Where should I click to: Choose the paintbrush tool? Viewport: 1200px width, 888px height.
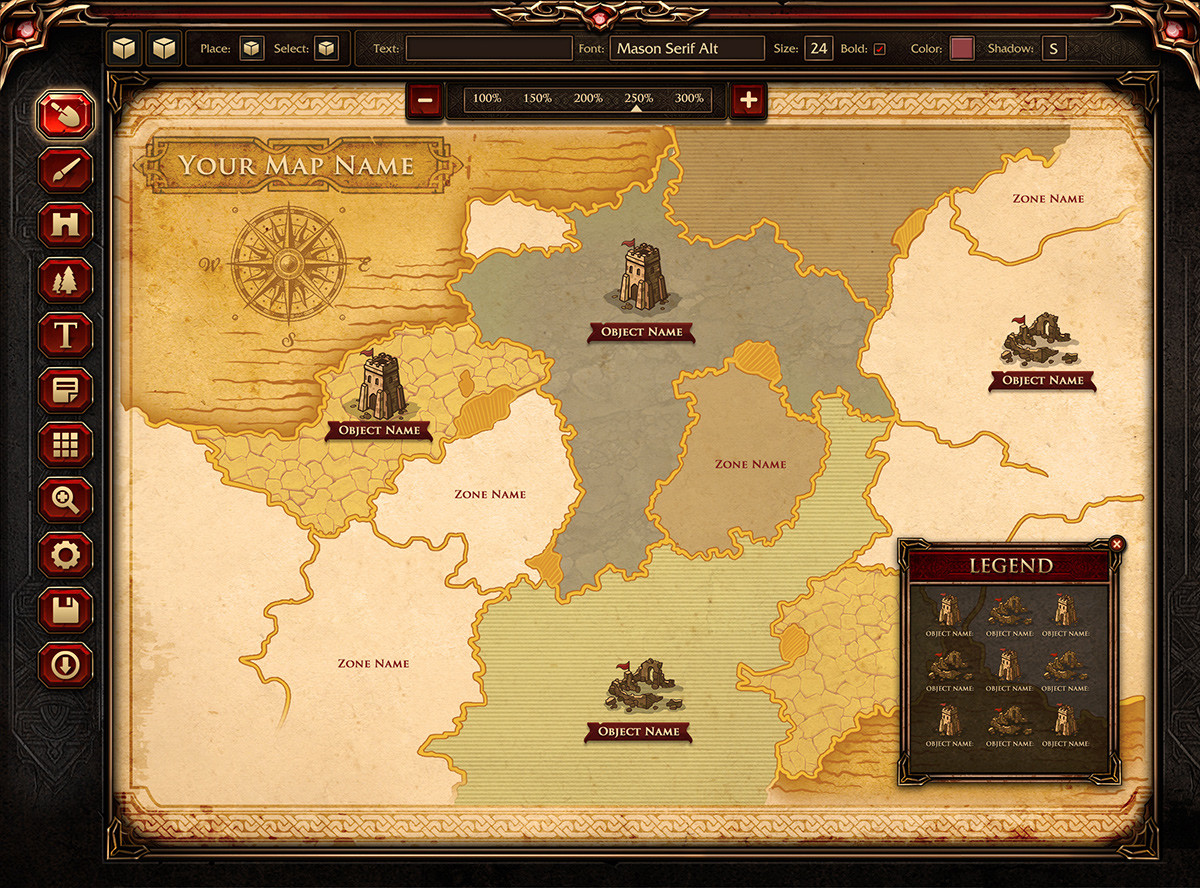point(66,170)
